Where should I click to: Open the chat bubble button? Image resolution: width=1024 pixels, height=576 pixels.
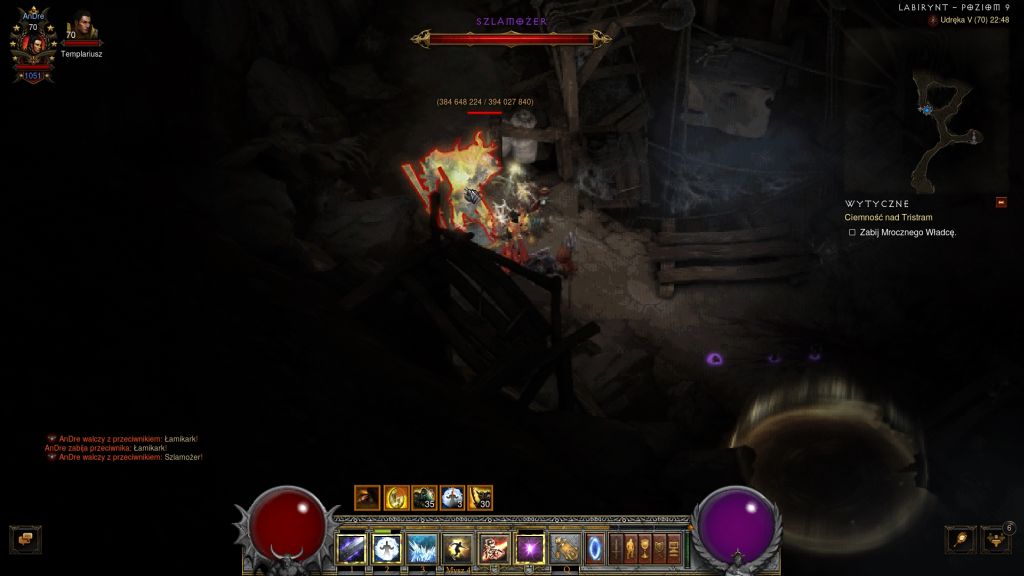pyautogui.click(x=25, y=539)
